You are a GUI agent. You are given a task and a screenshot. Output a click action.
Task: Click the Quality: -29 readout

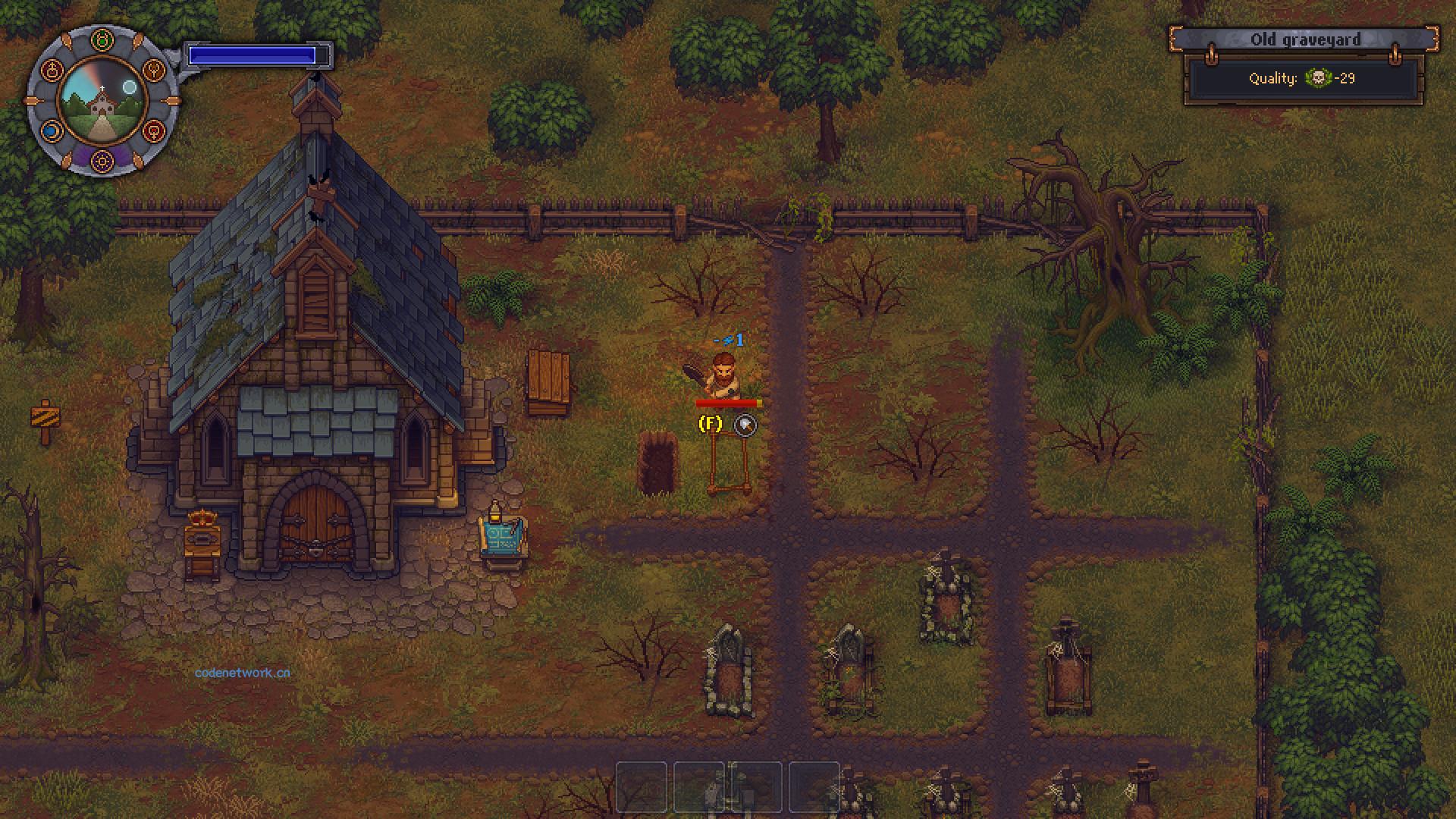tap(1301, 79)
